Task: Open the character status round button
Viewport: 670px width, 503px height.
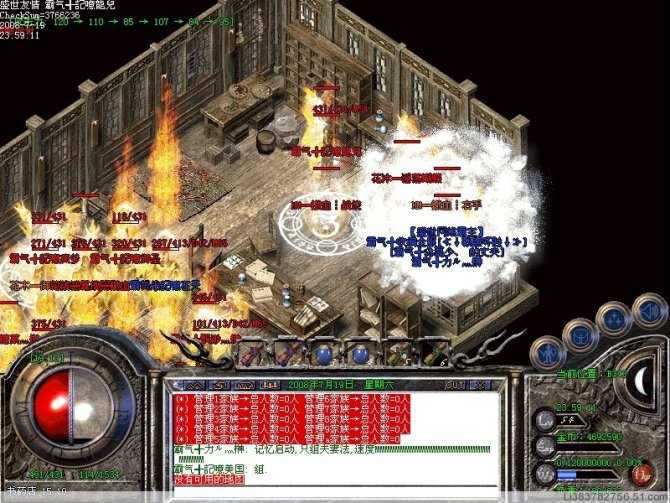Action: [547, 352]
